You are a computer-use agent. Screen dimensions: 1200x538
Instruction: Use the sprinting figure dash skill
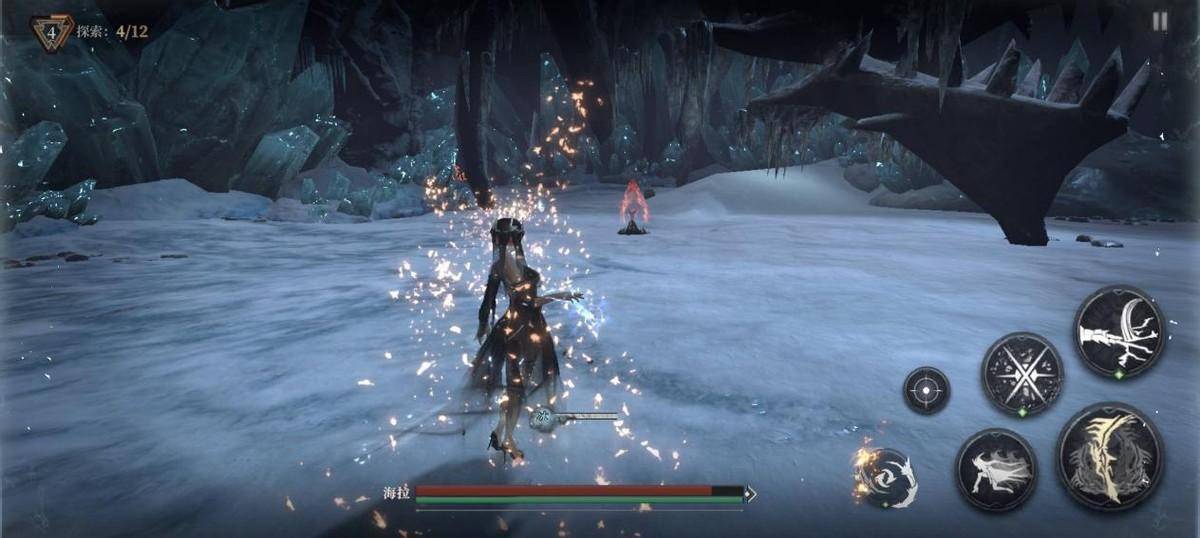click(995, 470)
